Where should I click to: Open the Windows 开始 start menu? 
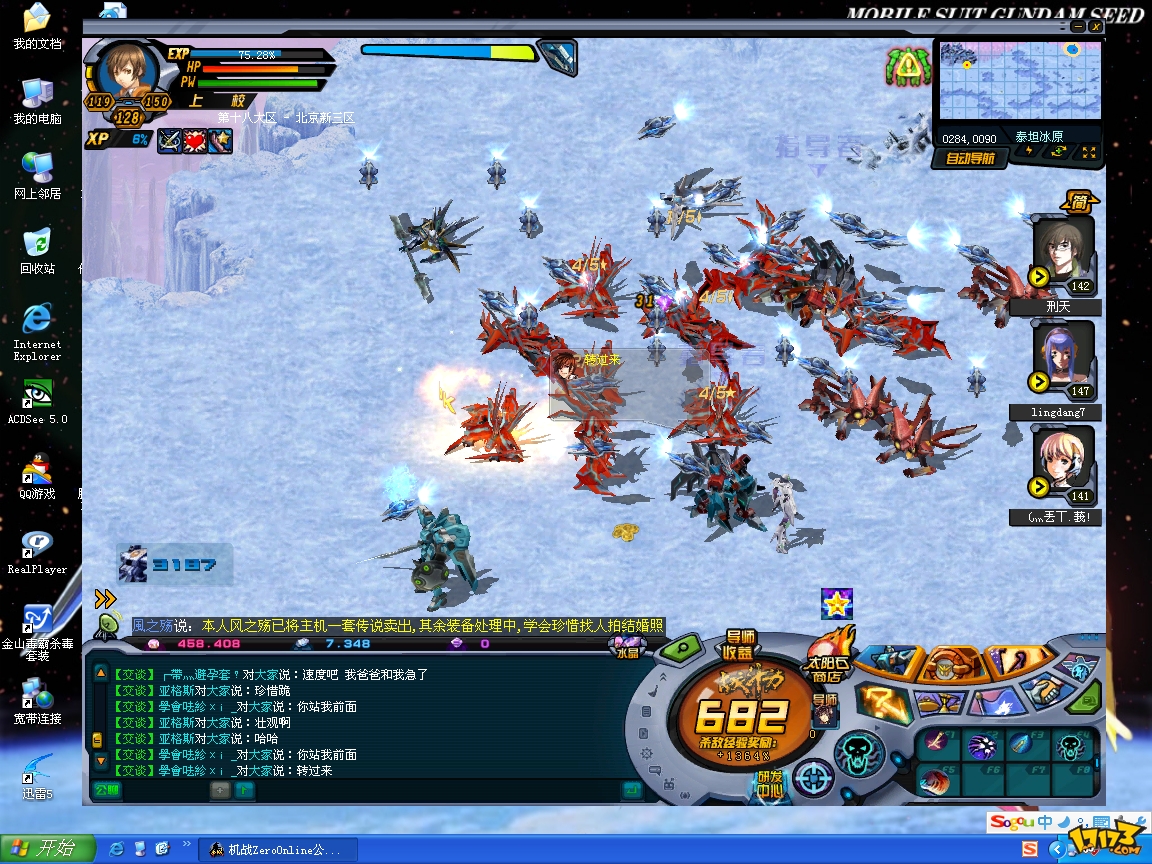coord(47,849)
